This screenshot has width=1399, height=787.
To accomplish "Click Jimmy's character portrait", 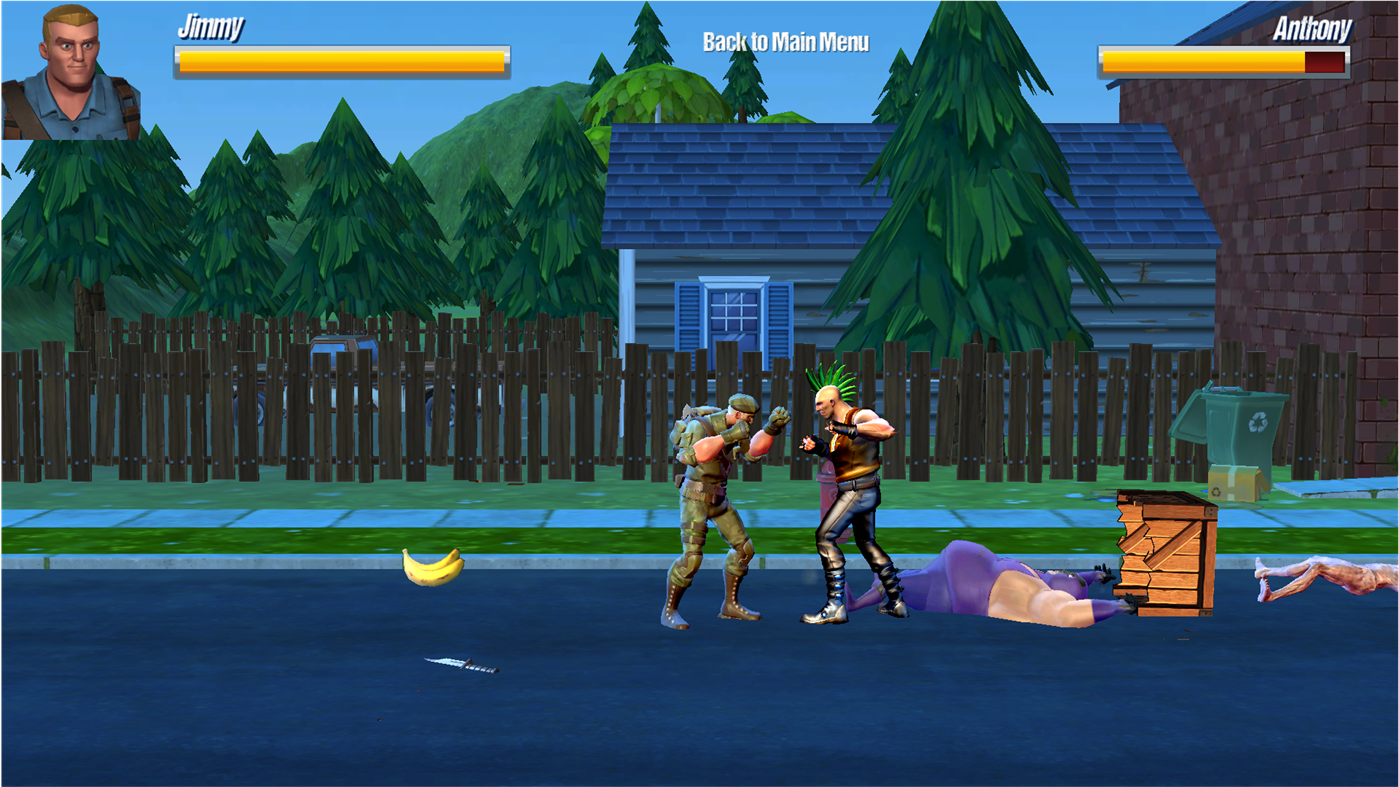I will [70, 70].
